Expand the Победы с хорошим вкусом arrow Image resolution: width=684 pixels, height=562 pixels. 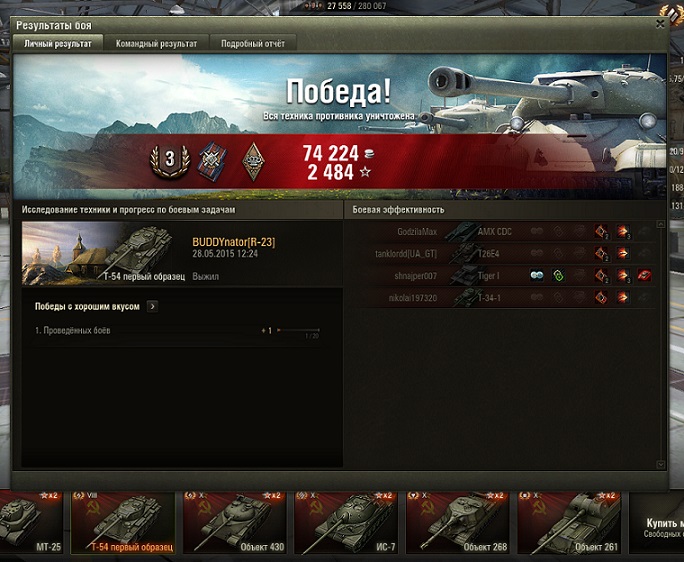(x=152, y=307)
